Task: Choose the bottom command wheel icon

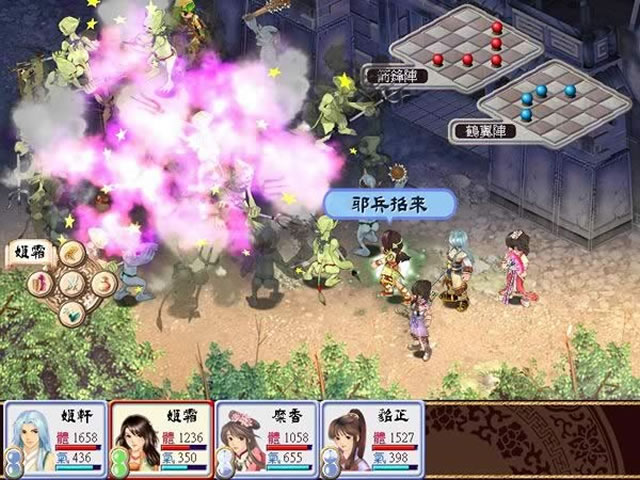Action: tap(71, 313)
